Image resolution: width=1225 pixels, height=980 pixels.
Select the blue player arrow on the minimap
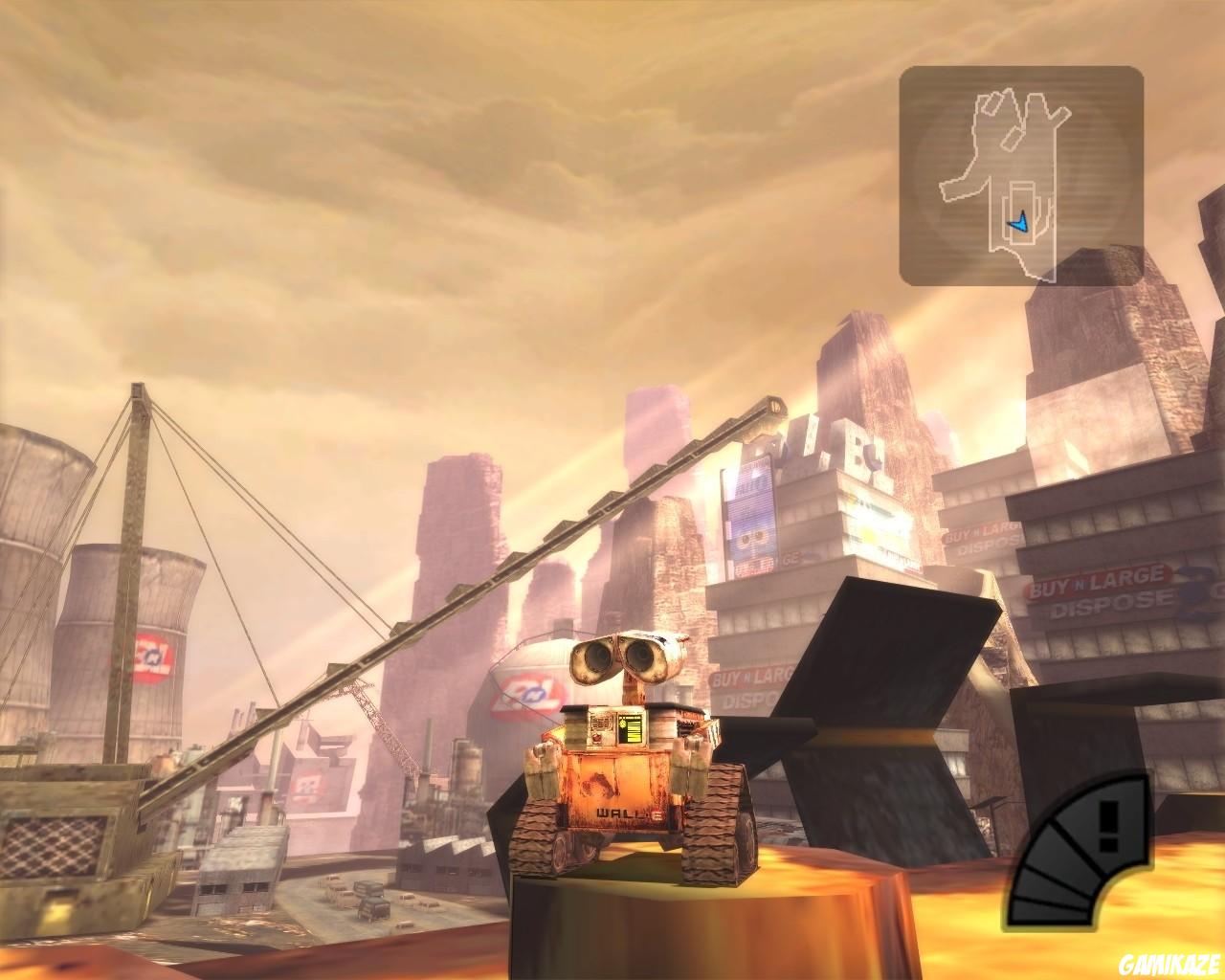1018,222
